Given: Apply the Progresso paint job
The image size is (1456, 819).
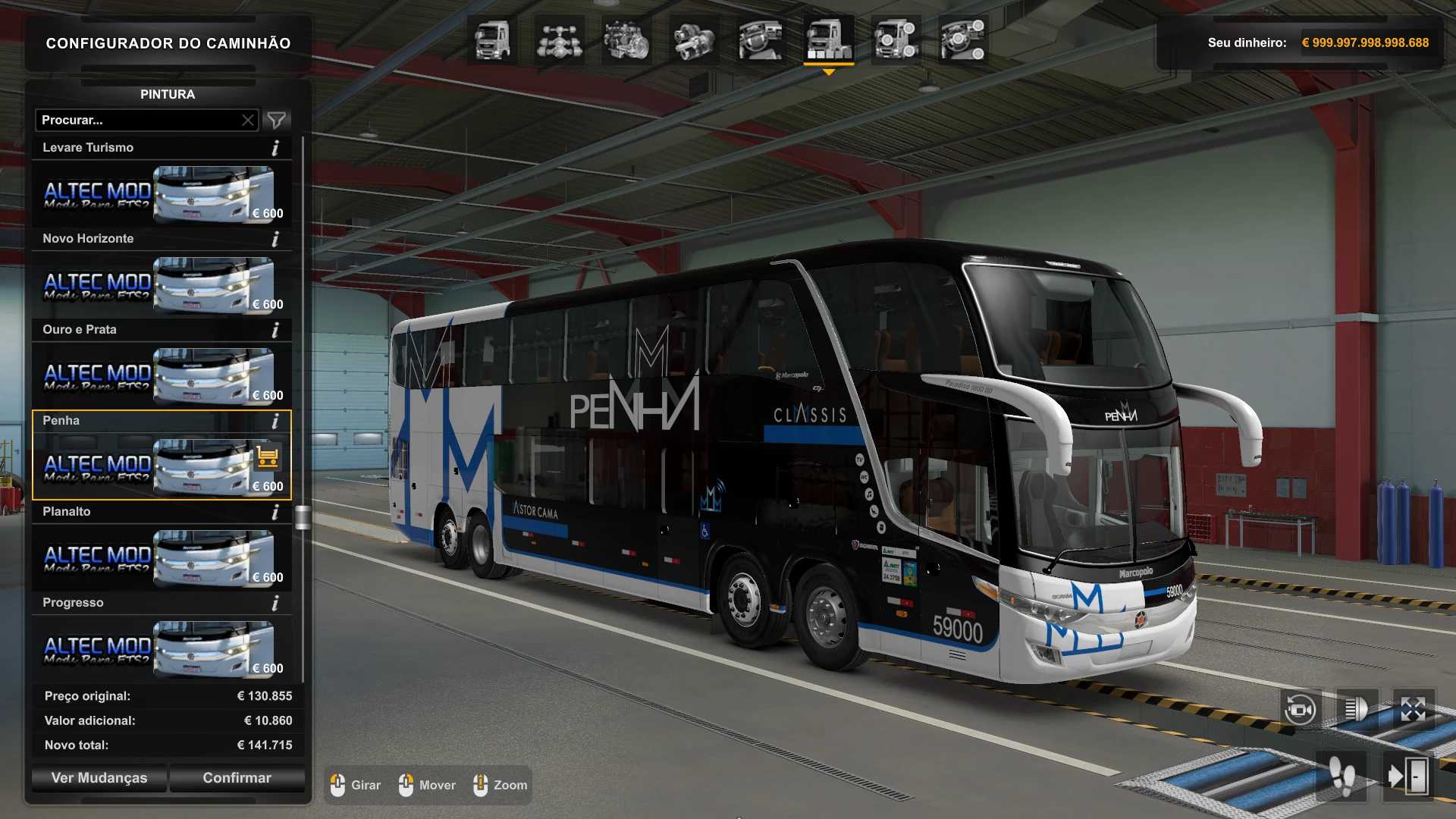Looking at the screenshot, I should click(161, 649).
